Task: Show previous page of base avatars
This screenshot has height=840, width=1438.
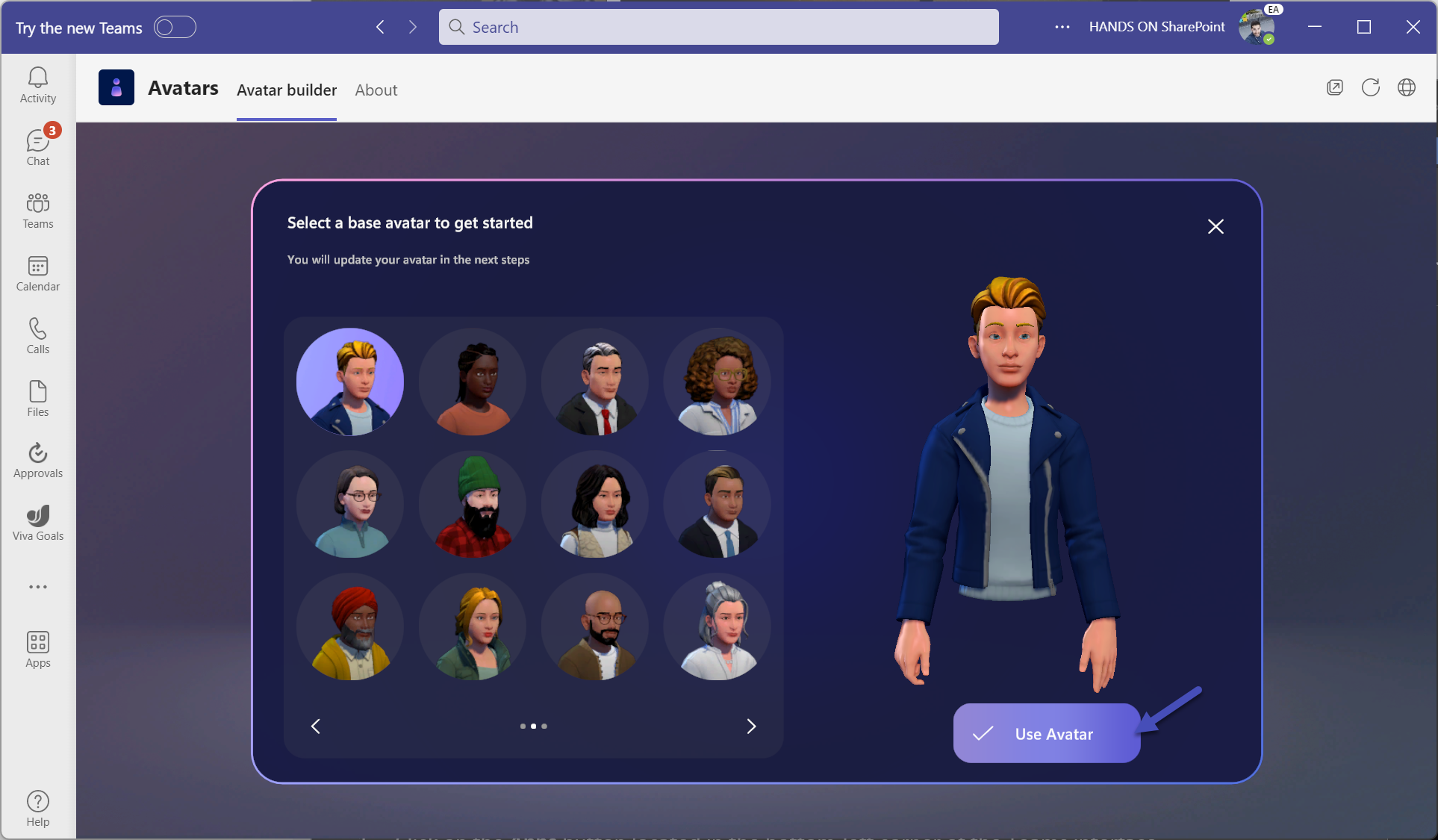Action: point(315,726)
